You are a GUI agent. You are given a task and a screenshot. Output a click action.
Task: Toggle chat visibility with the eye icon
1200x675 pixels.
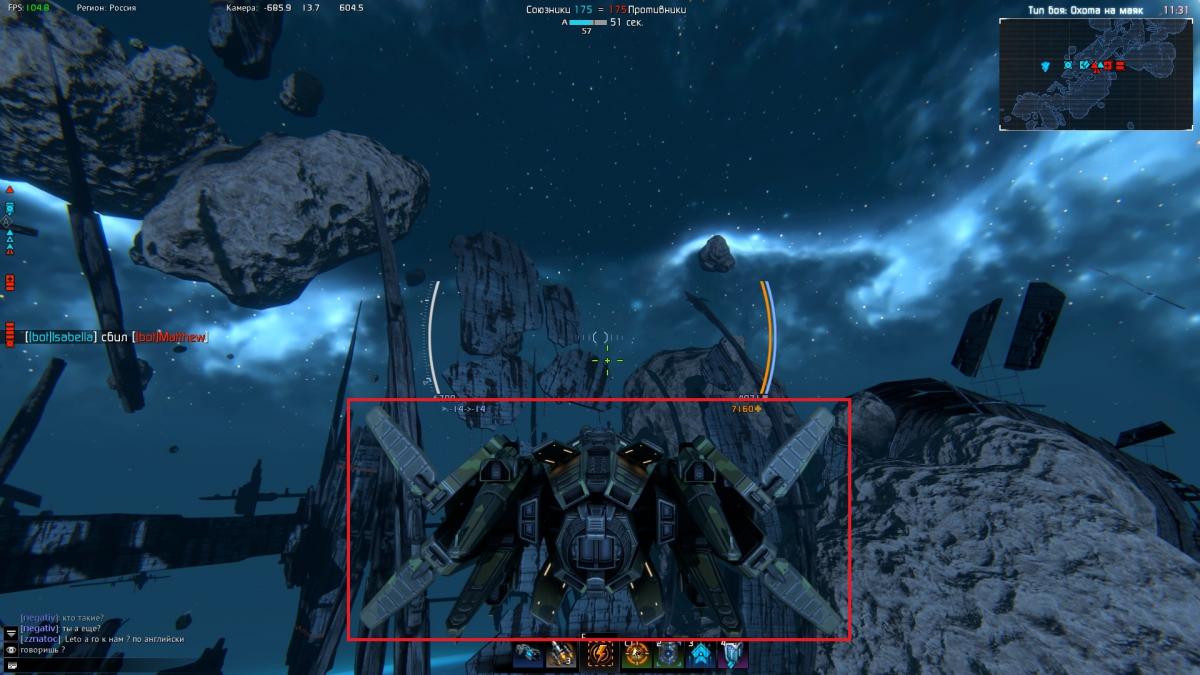tap(11, 650)
